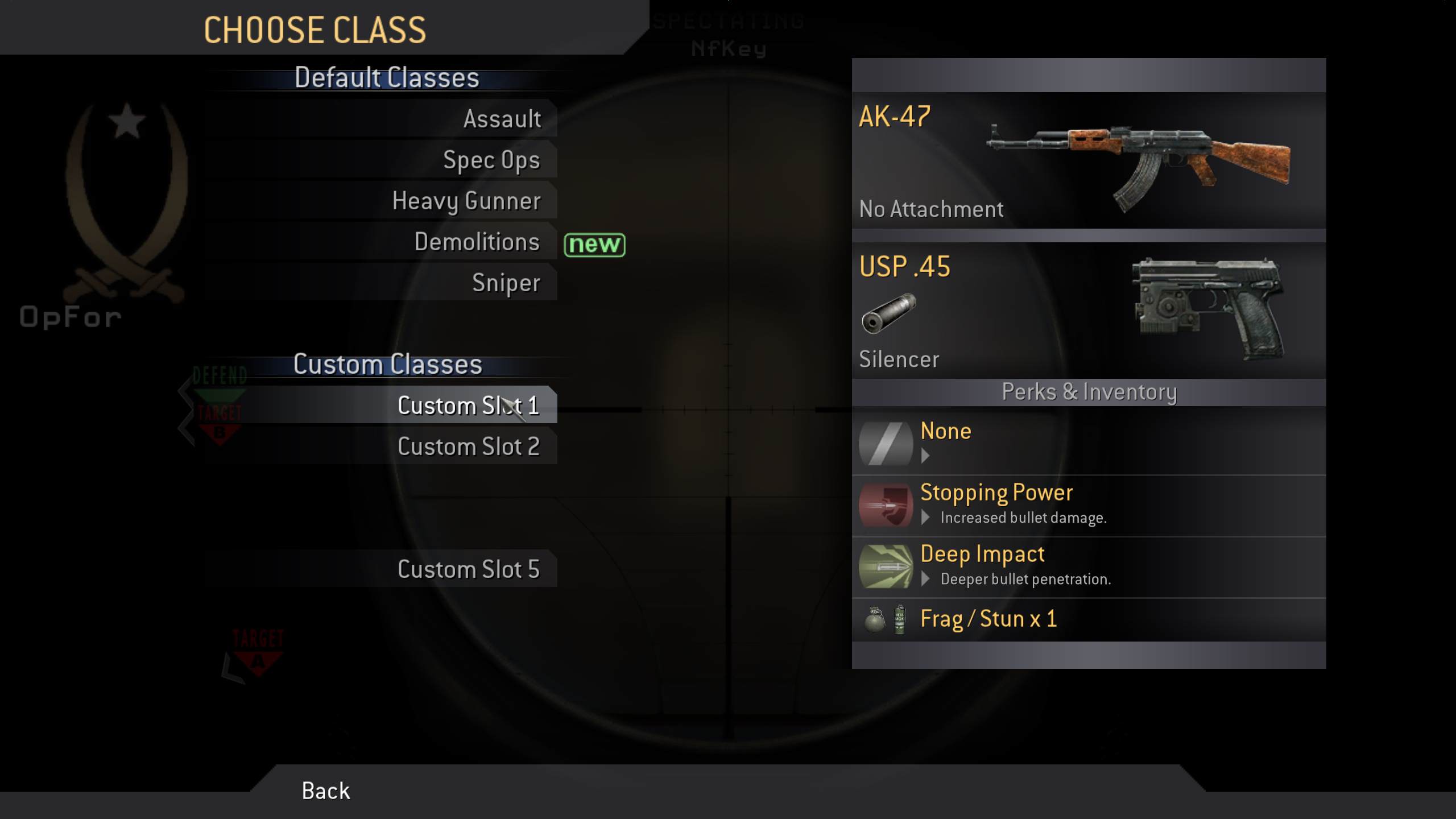Click the stun grenade icon
The image size is (1456, 819).
pos(899,618)
